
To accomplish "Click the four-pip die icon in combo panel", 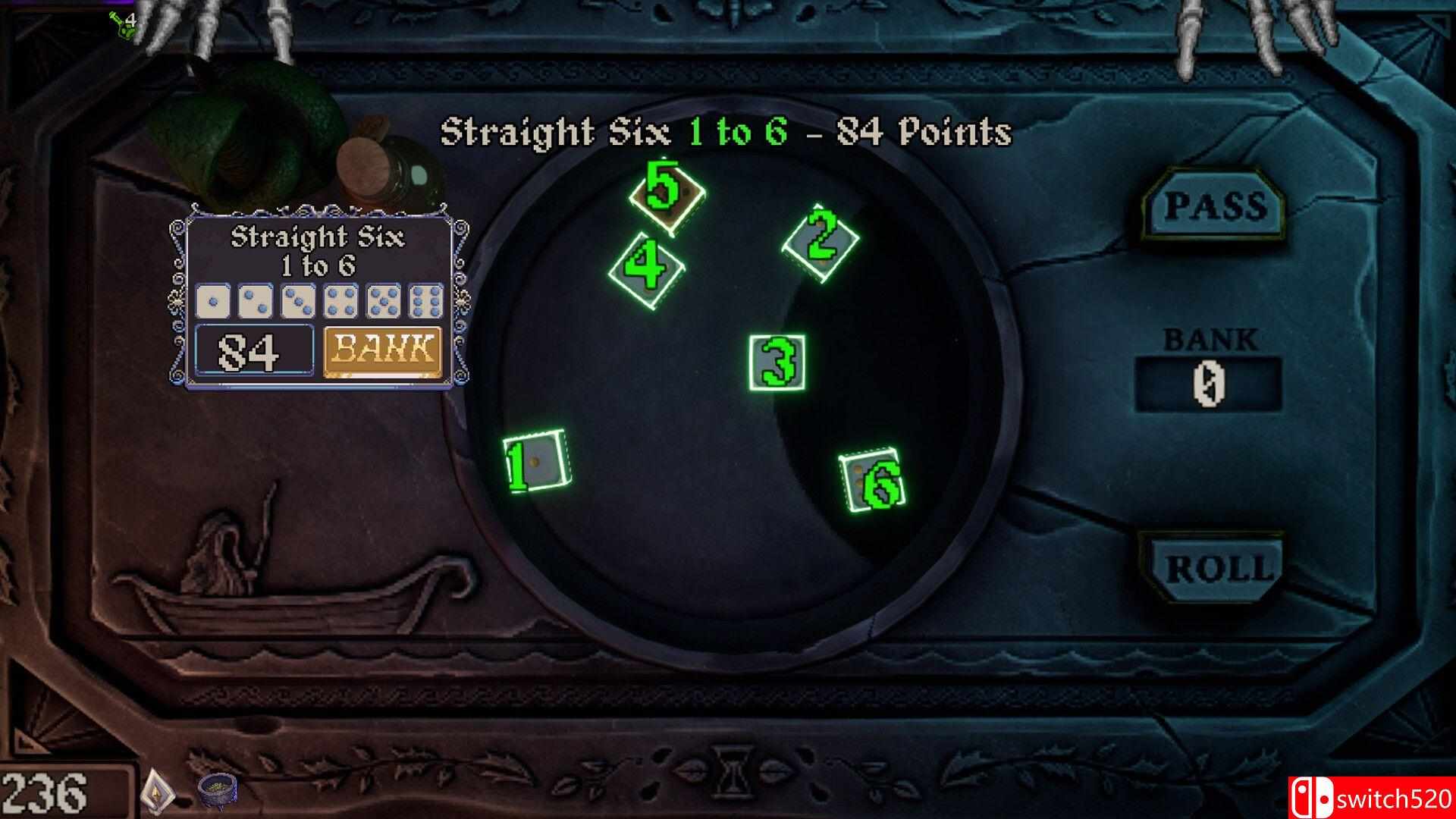I will click(340, 301).
